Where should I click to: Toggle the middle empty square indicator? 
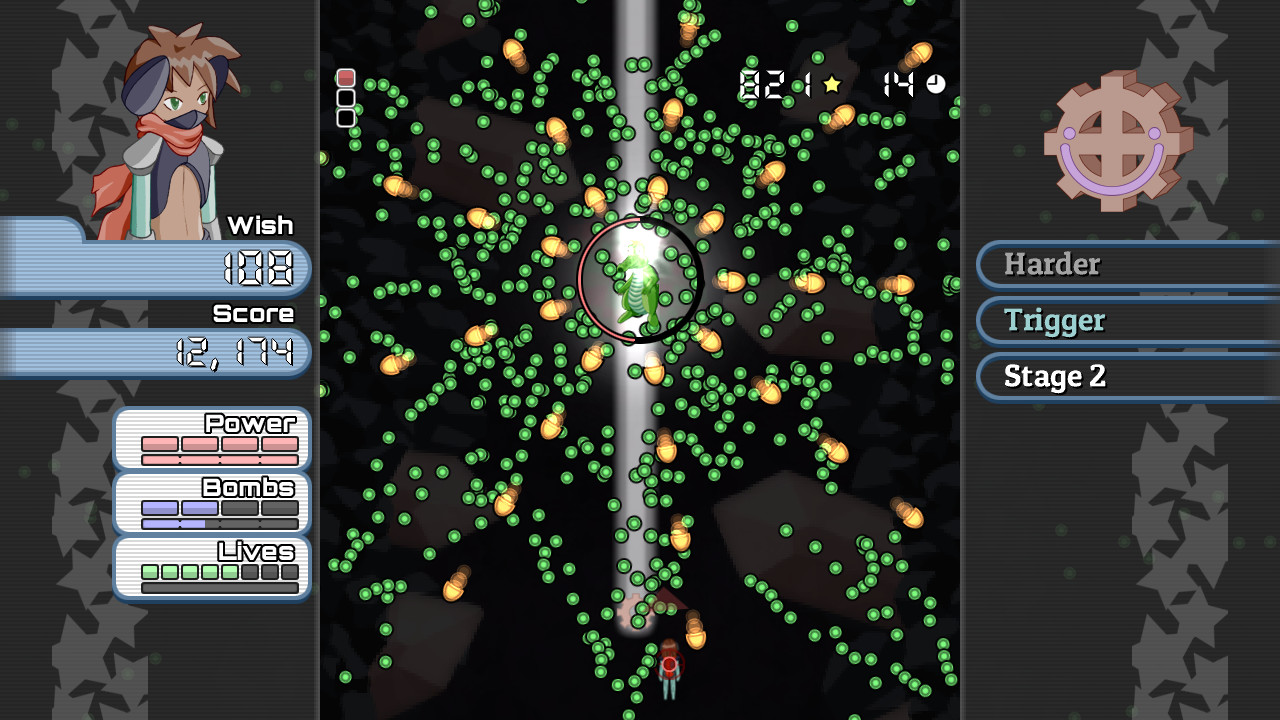click(345, 97)
